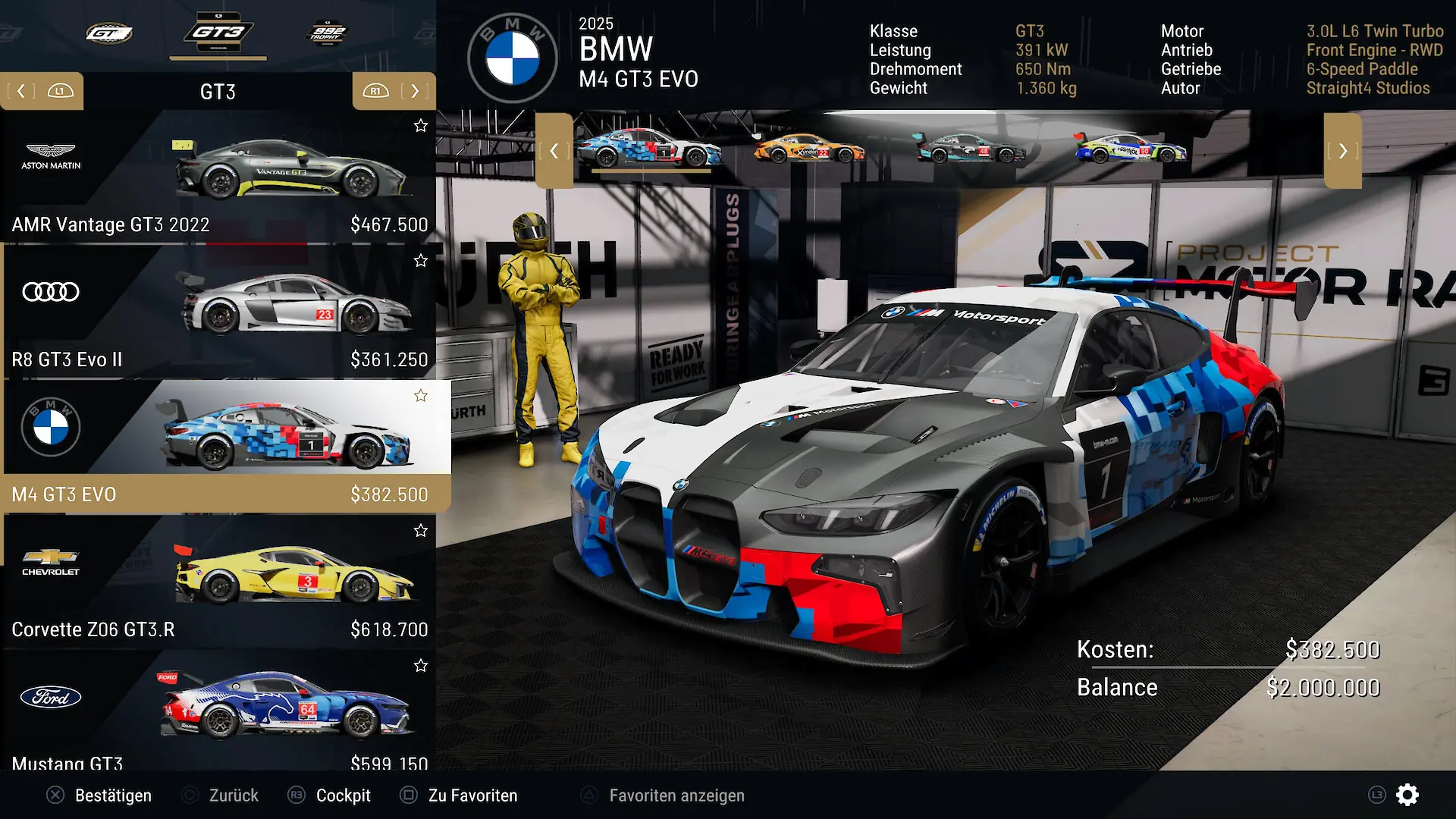1456x819 pixels.
Task: Go to previous car class arrow
Action: (x=21, y=91)
